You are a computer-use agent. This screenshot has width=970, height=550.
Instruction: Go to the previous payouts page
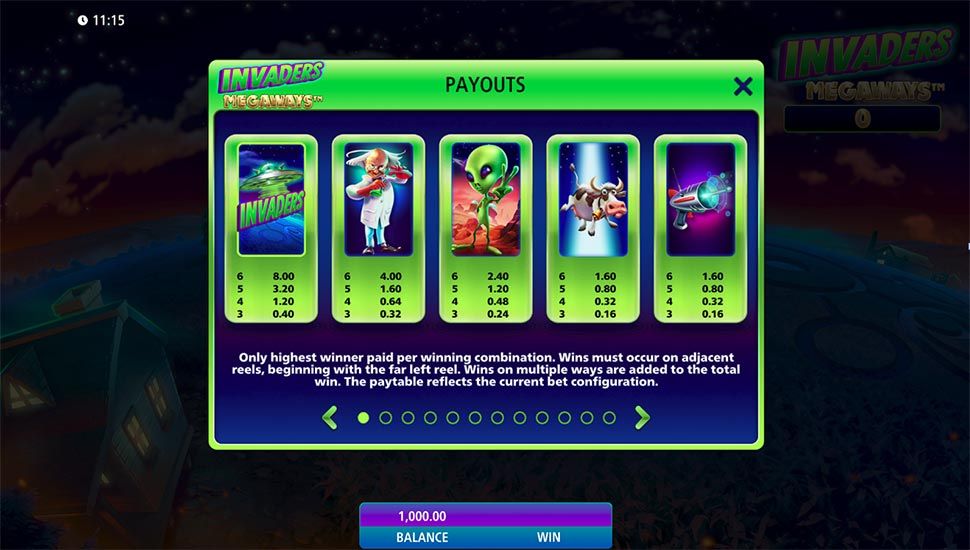330,418
